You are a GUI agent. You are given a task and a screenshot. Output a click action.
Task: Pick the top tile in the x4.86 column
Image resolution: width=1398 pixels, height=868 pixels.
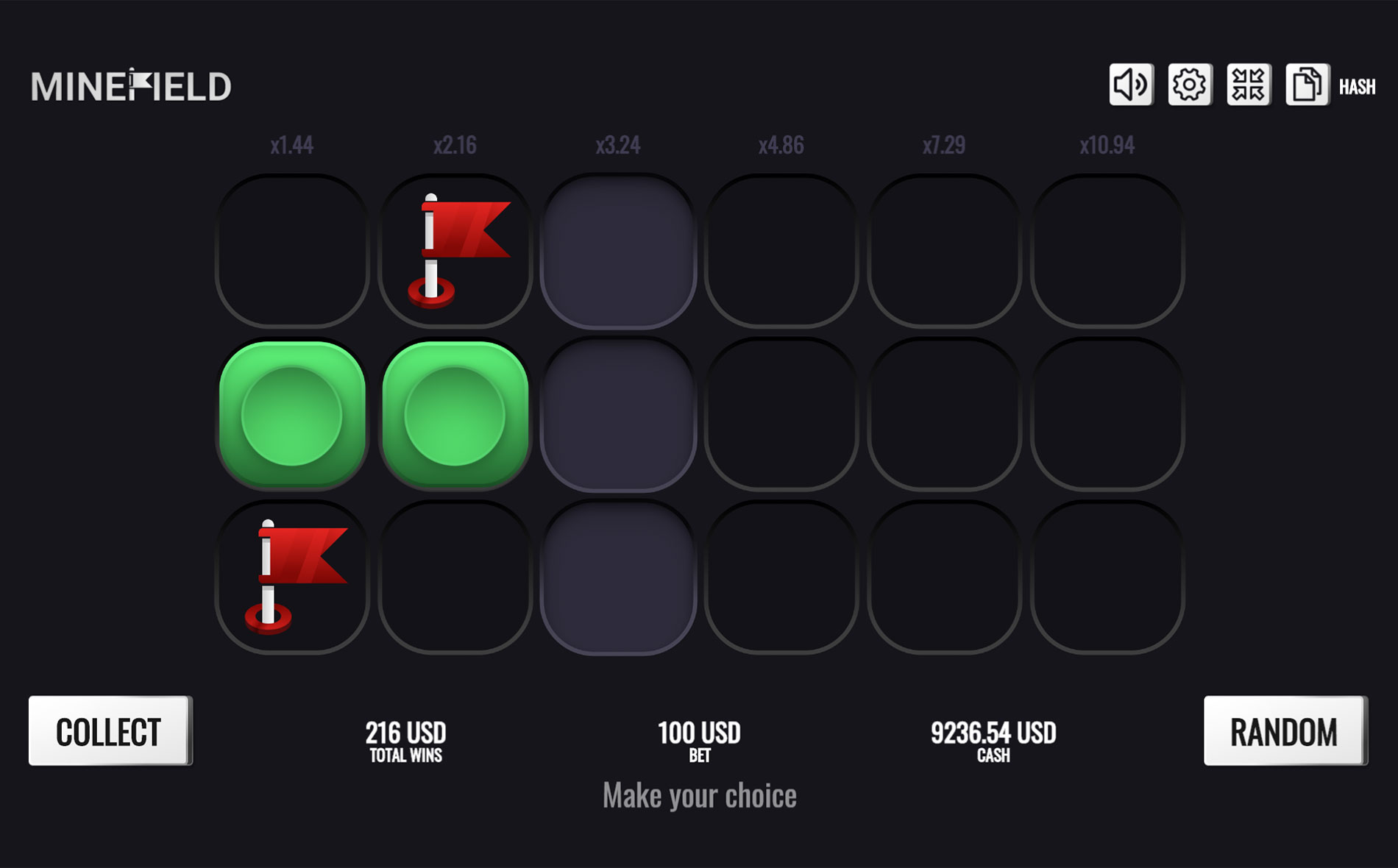coord(783,250)
